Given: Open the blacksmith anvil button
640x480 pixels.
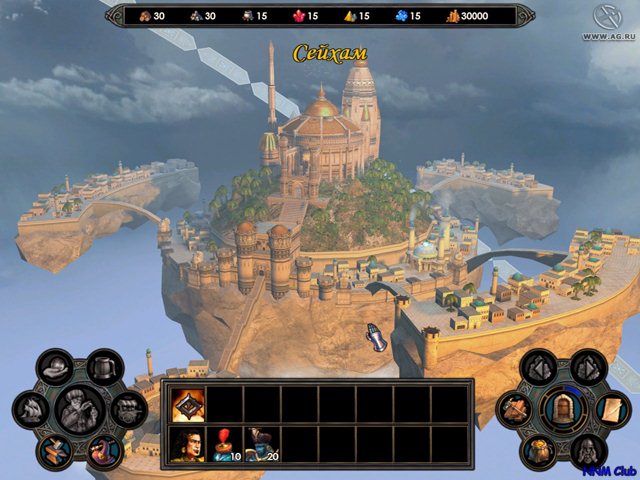Looking at the screenshot, I should point(56,449).
